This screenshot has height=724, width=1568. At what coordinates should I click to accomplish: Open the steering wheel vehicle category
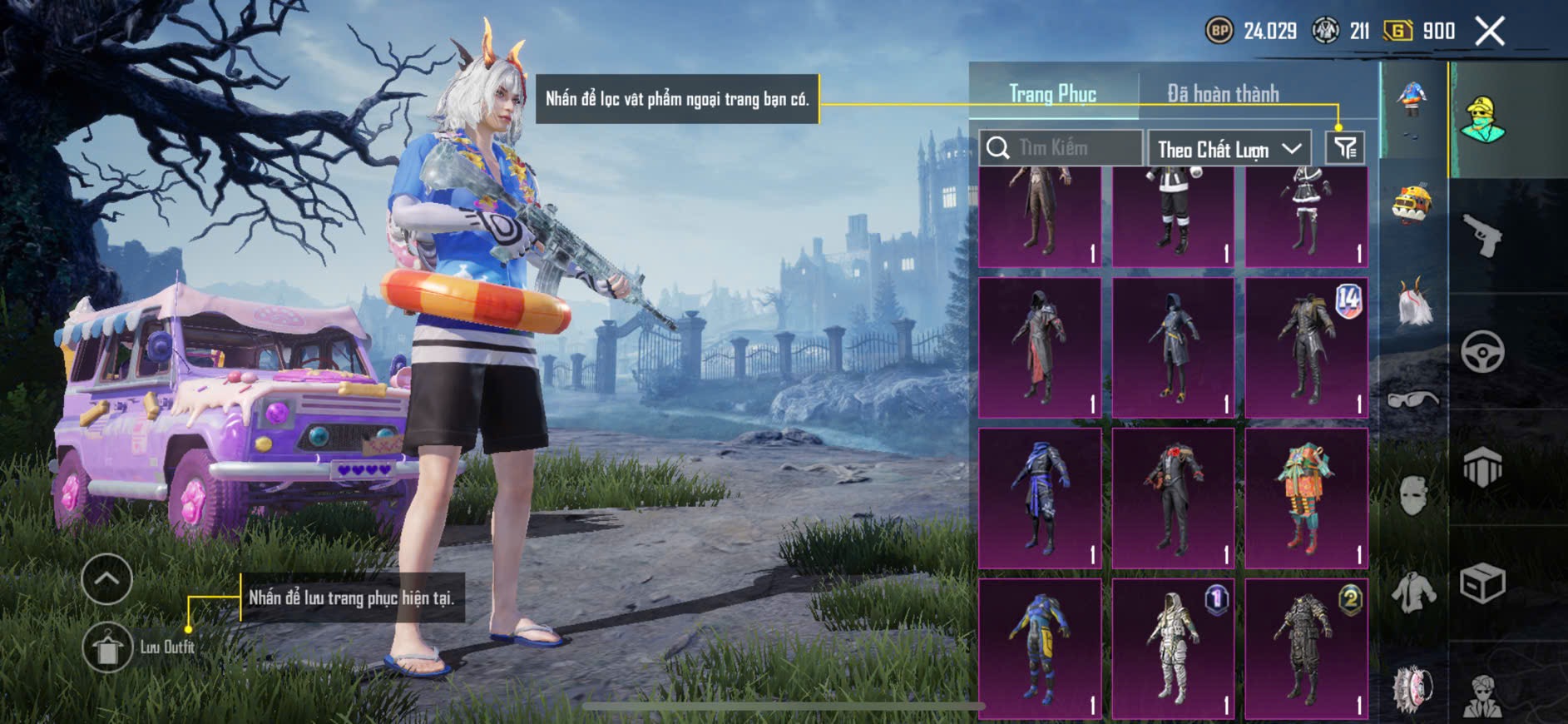[x=1482, y=351]
